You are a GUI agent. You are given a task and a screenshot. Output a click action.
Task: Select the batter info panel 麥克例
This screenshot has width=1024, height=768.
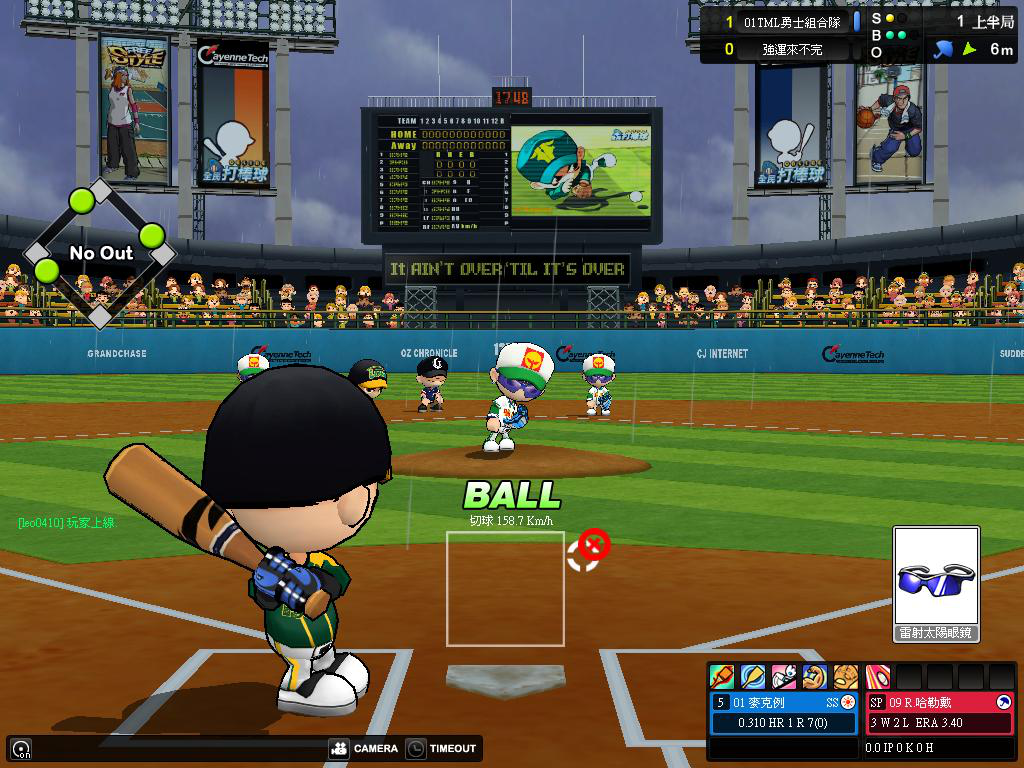784,712
